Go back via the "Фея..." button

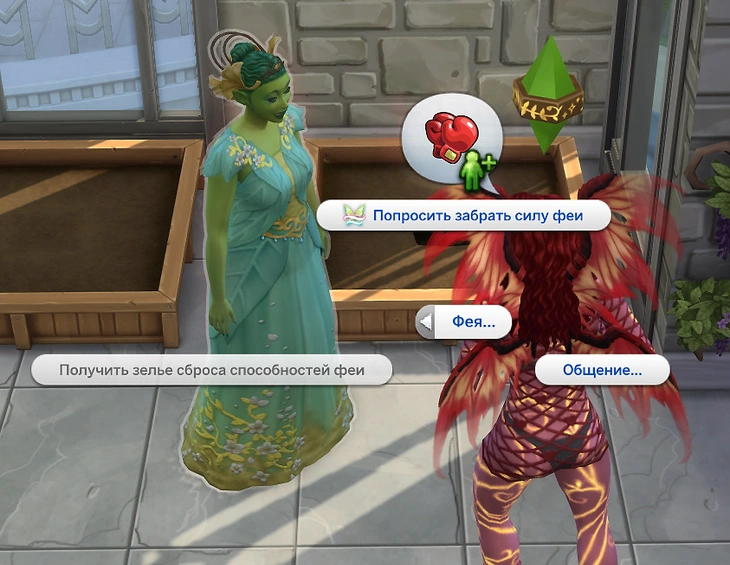[x=464, y=323]
